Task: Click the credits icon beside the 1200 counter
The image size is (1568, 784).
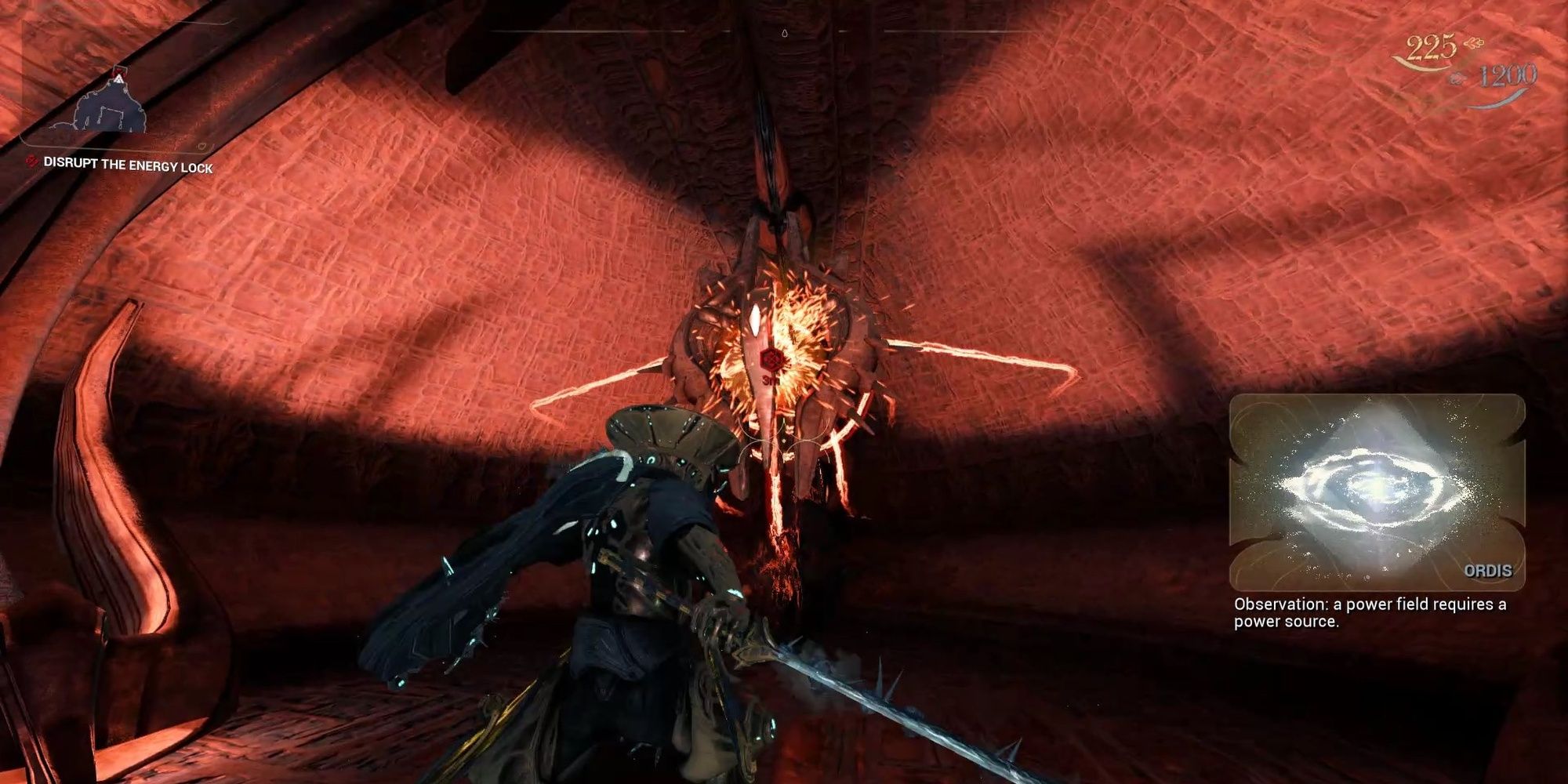Action: (x=1457, y=78)
